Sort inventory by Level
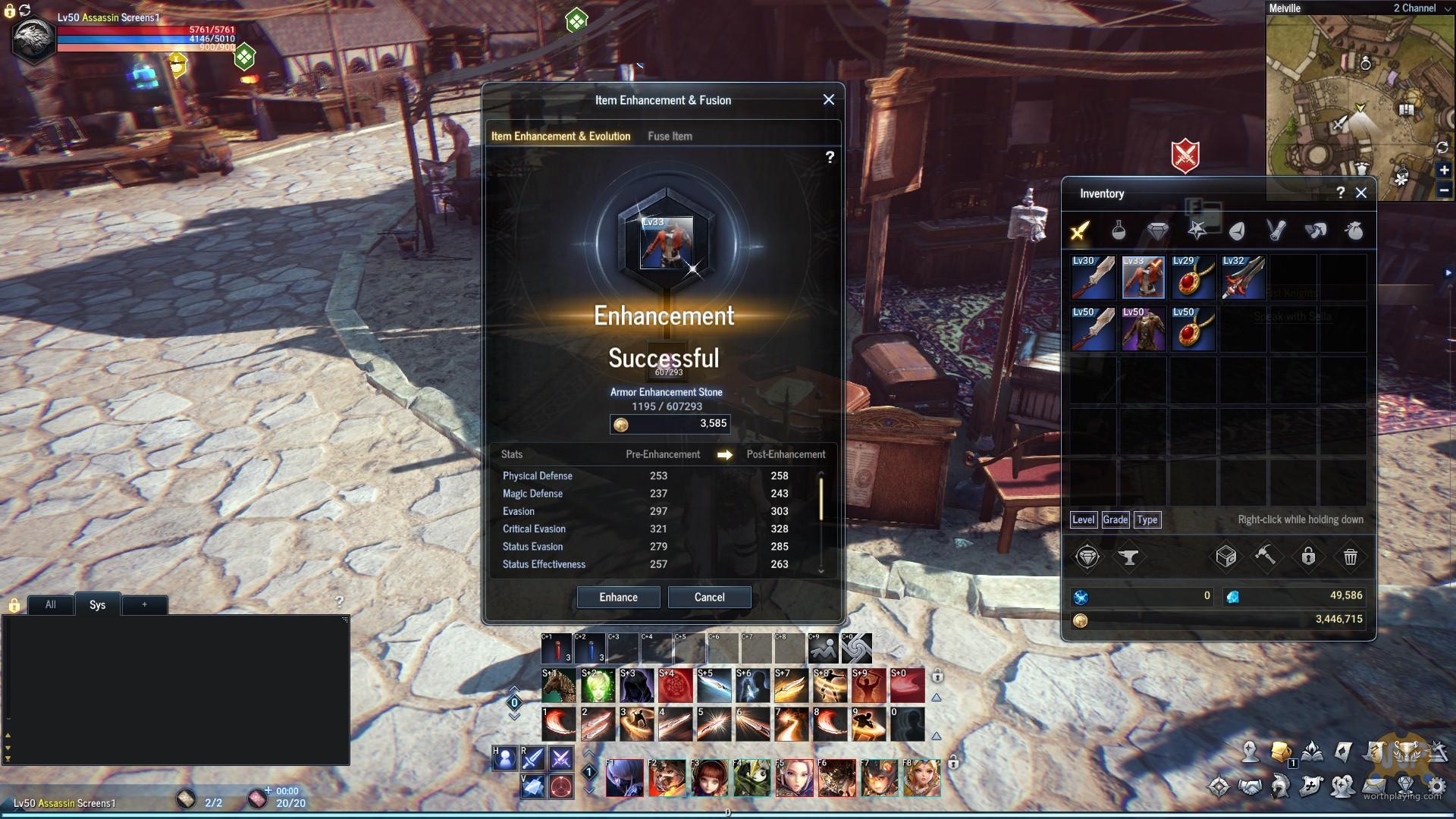 1083,519
